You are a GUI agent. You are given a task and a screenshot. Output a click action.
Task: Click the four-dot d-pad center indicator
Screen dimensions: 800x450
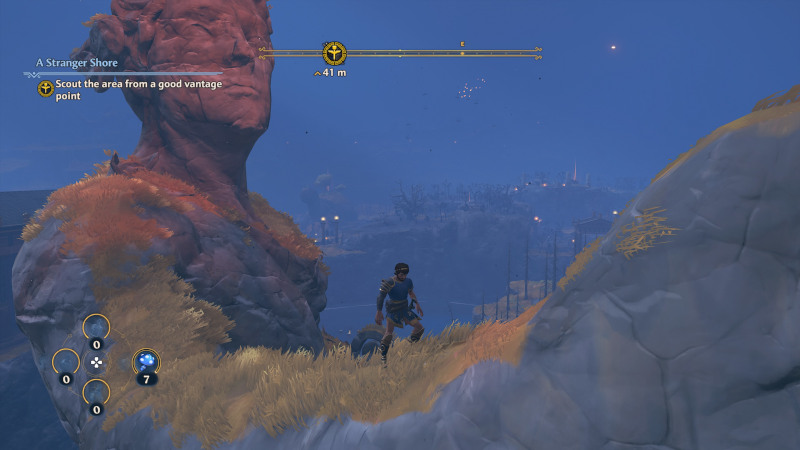(x=96, y=361)
